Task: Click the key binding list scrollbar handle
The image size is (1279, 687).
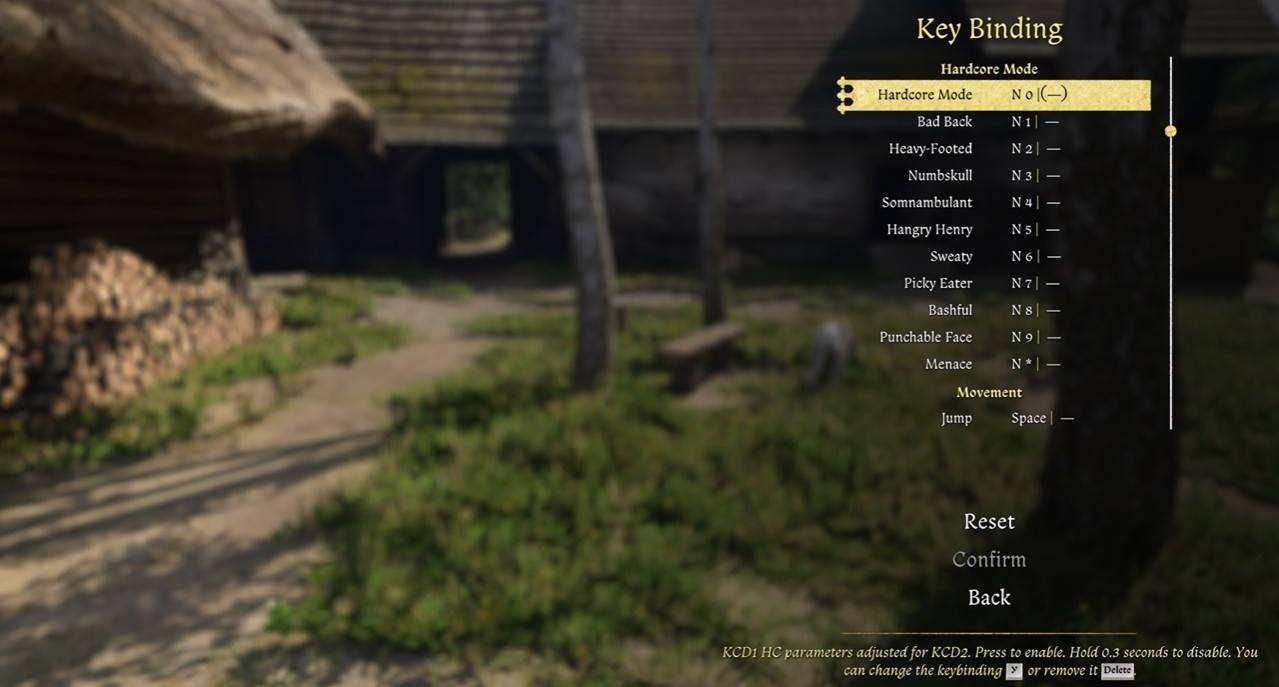Action: click(x=1170, y=131)
